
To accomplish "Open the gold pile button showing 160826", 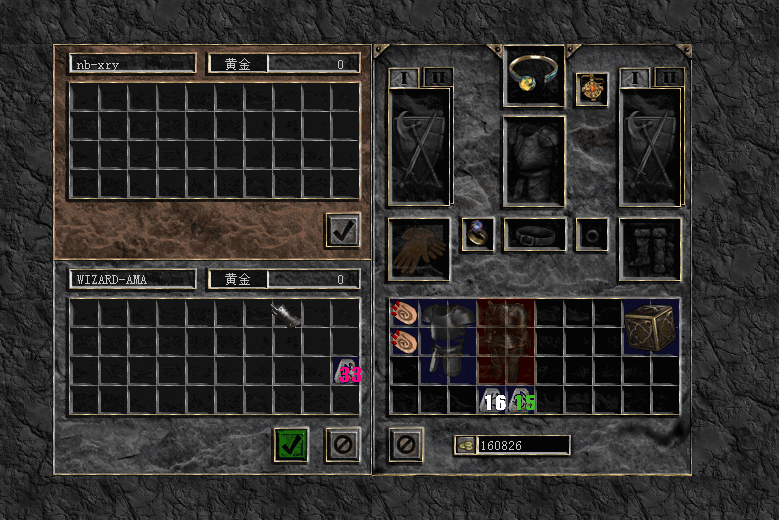I will click(465, 445).
